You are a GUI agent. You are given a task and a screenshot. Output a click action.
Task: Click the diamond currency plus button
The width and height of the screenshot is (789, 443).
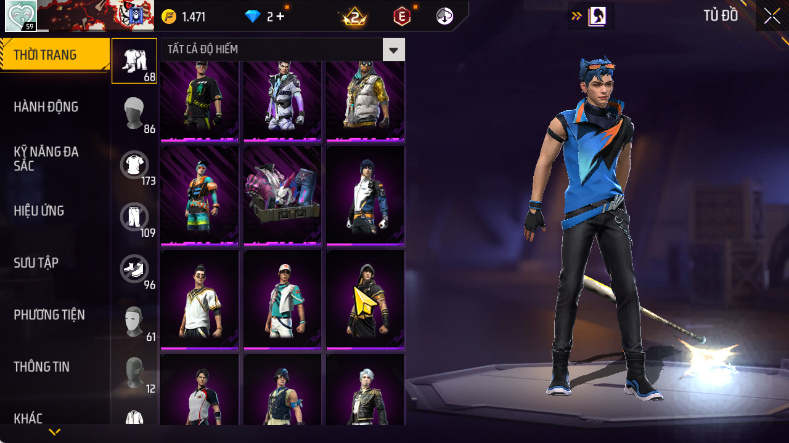coord(280,17)
